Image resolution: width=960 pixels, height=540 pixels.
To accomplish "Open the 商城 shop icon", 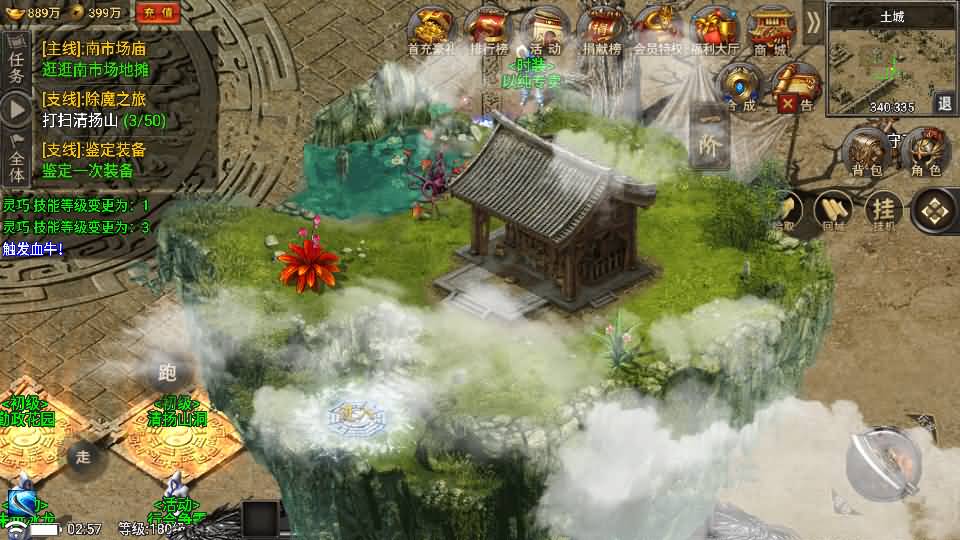I will point(770,29).
